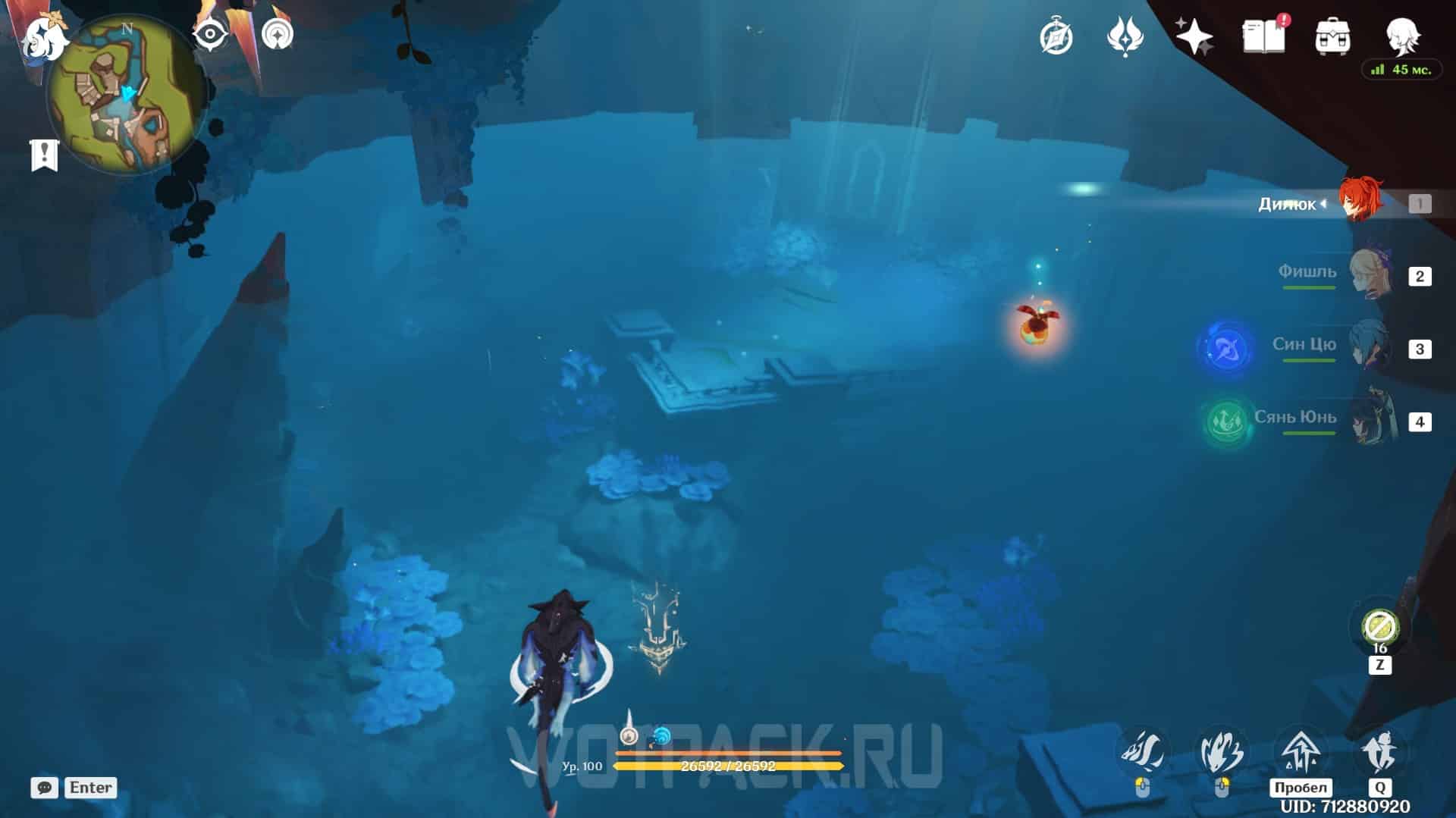Open the quest navigation exclamation banner
This screenshot has width=1456, height=818.
(44, 155)
